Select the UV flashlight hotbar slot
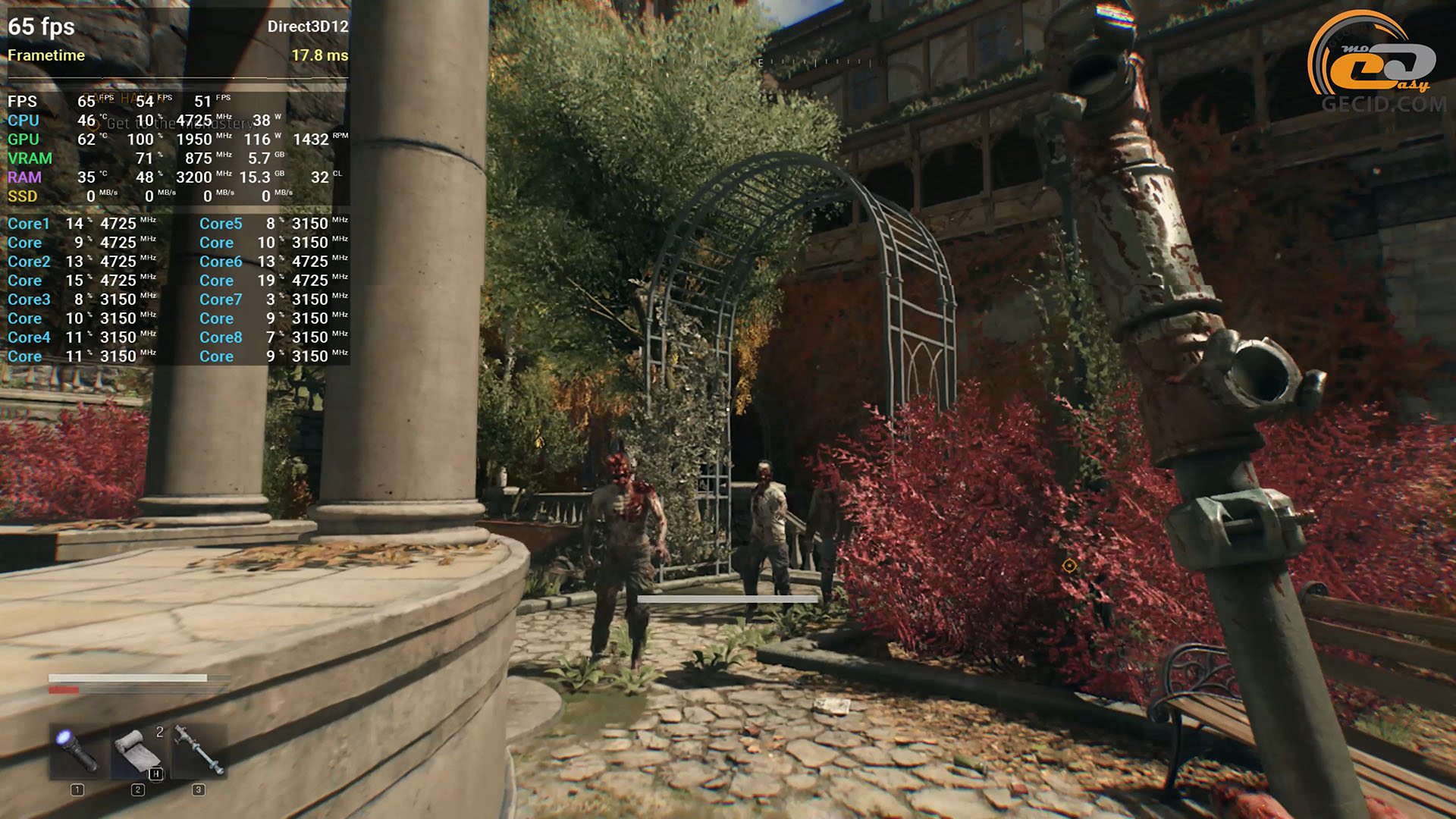 point(78,750)
